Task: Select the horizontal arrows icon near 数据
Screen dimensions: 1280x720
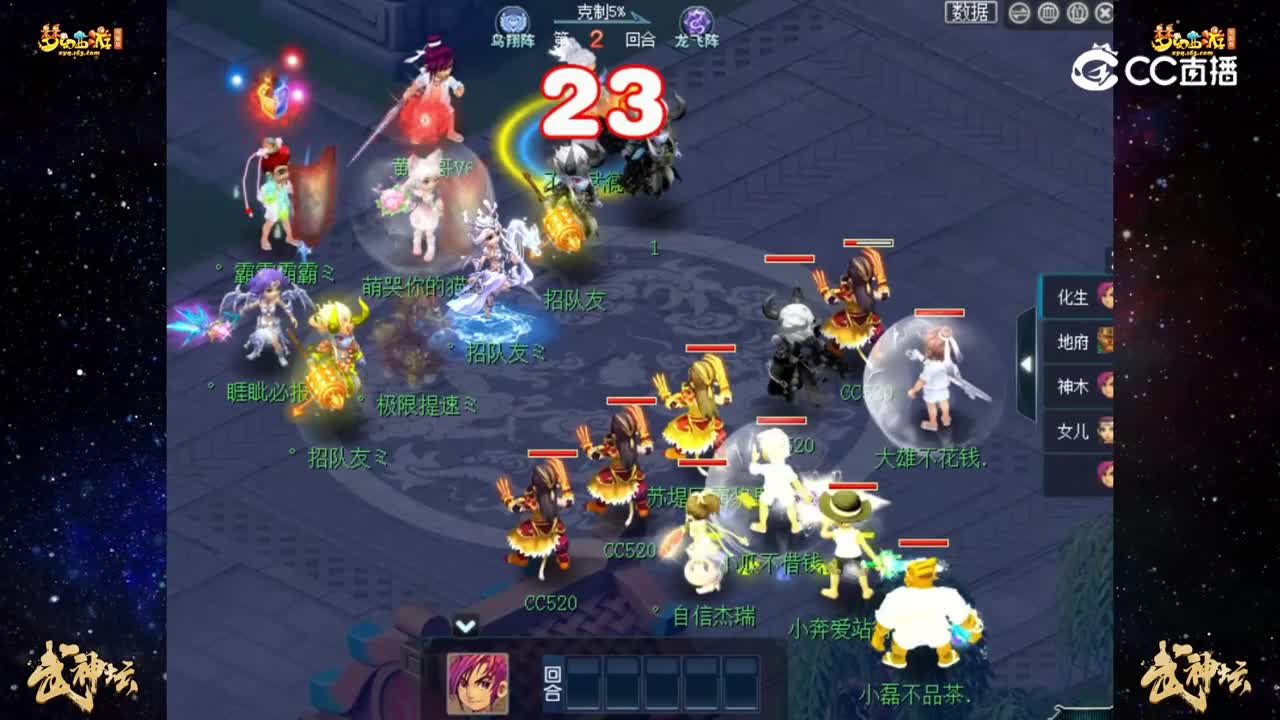Action: tap(1019, 13)
